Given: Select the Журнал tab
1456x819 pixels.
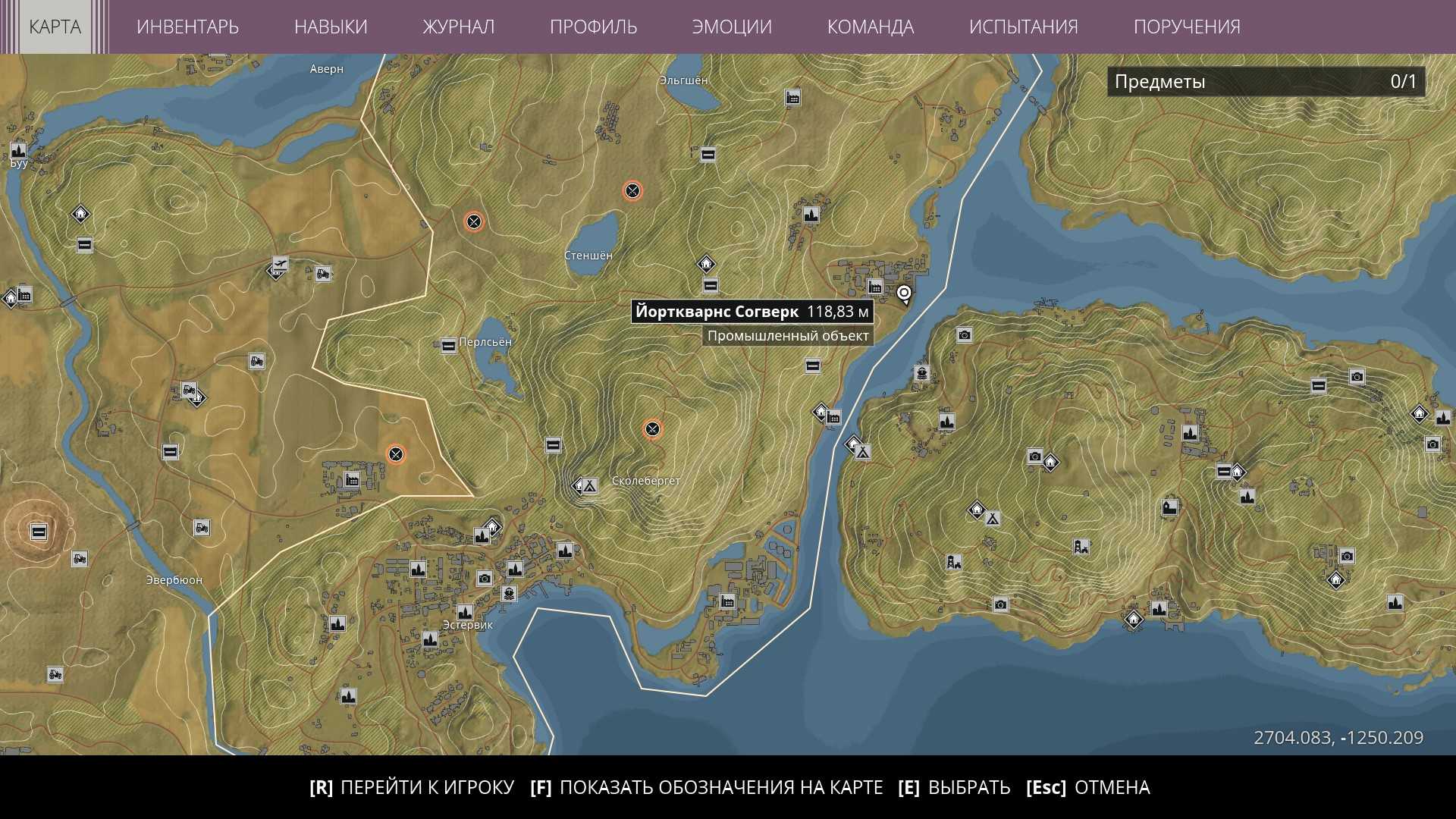Looking at the screenshot, I should (x=458, y=27).
